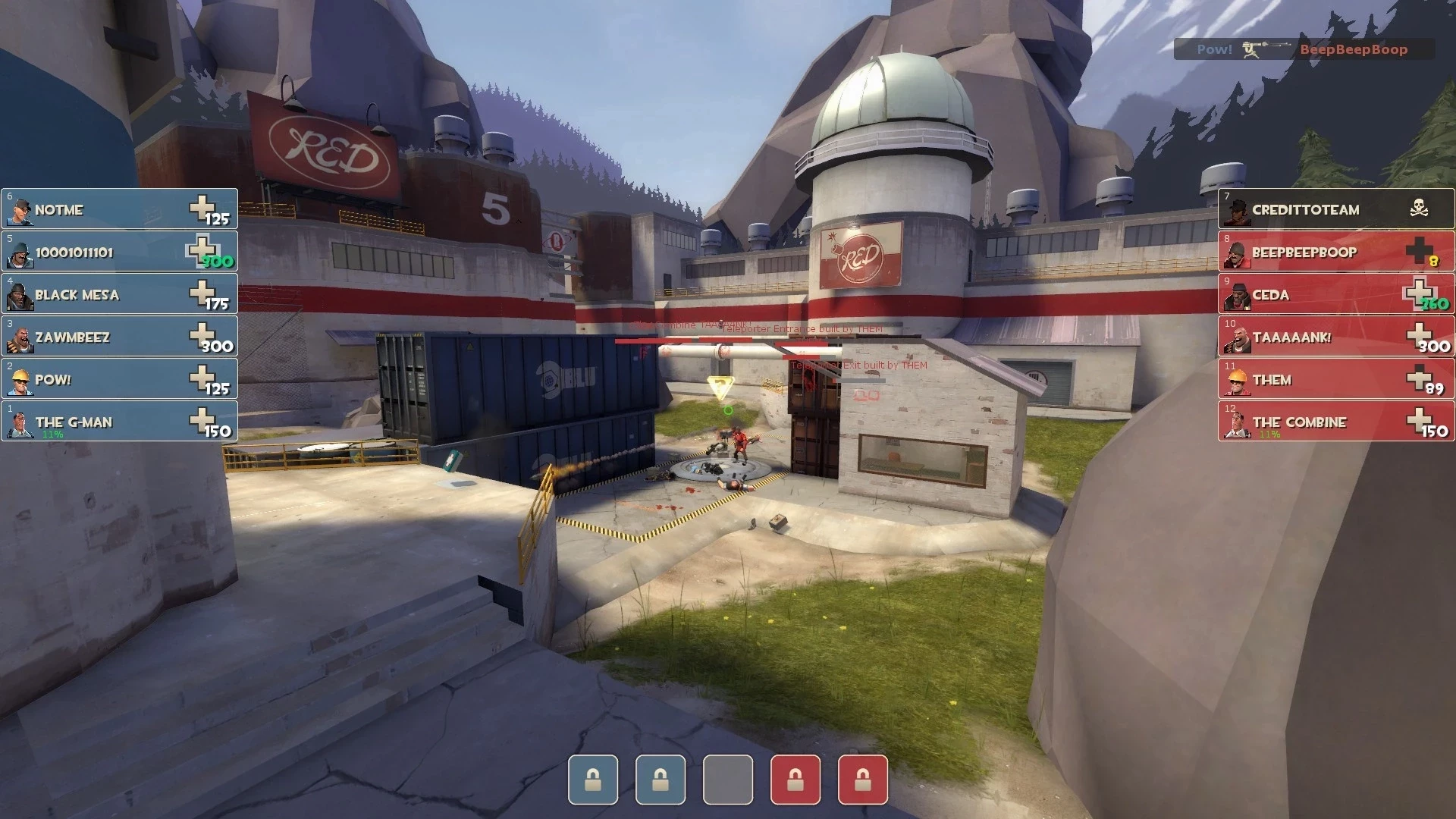Click the neutral gray control point icon
The width and height of the screenshot is (1456, 819).
[728, 779]
